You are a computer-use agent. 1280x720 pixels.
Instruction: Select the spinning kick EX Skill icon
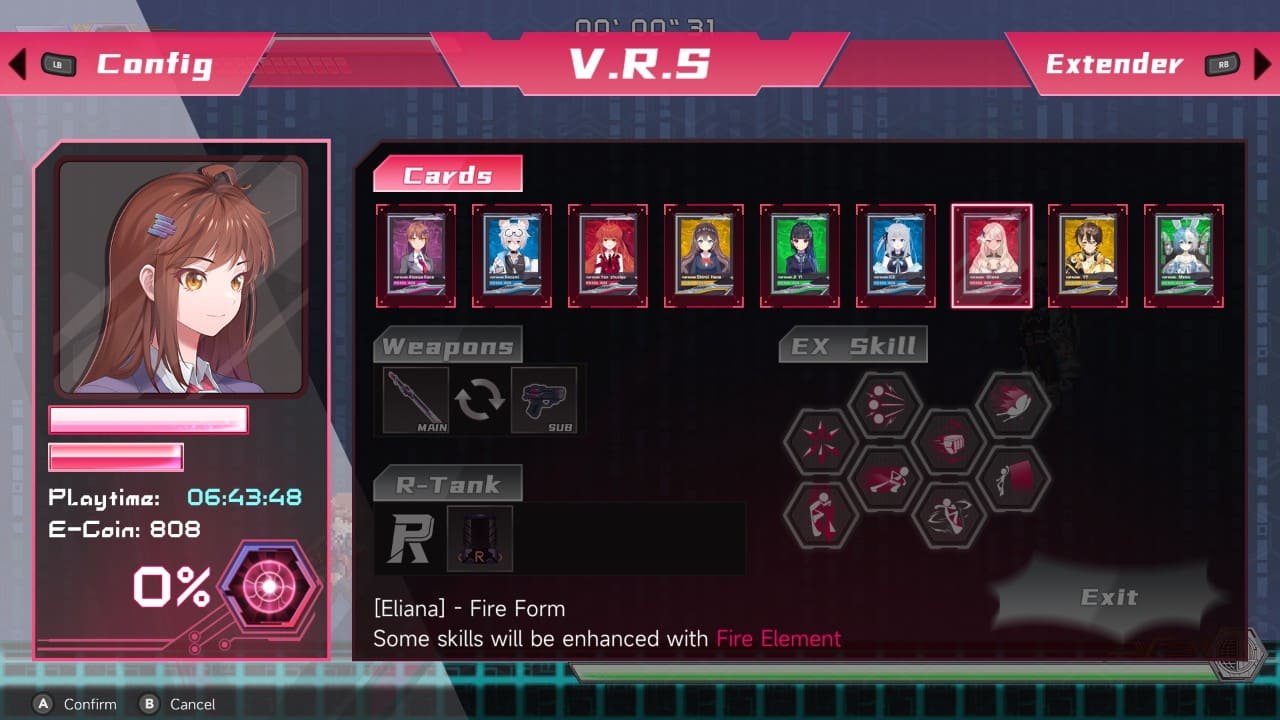pyautogui.click(x=948, y=515)
